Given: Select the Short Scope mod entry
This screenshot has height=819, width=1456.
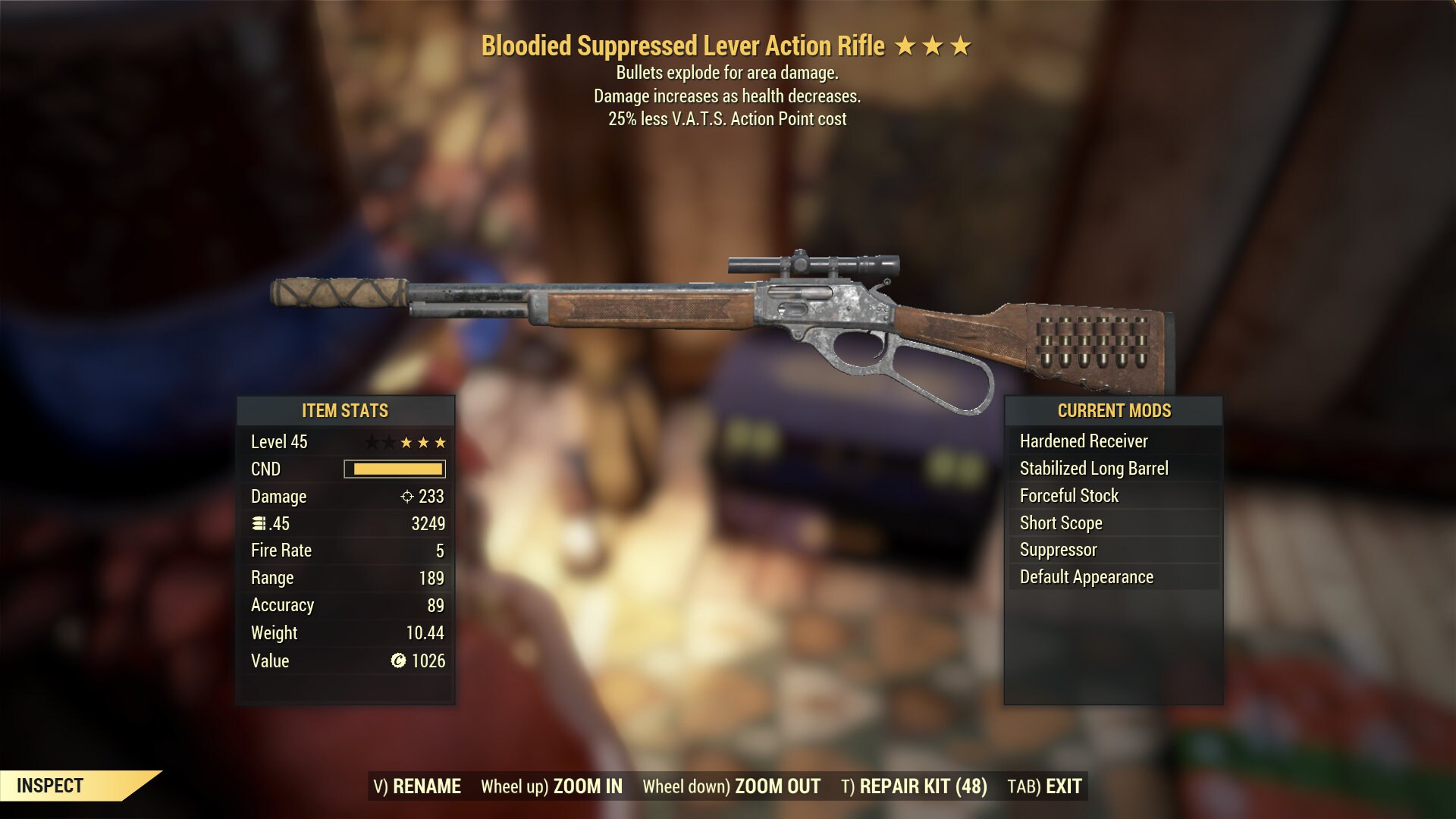Looking at the screenshot, I should click(1061, 522).
